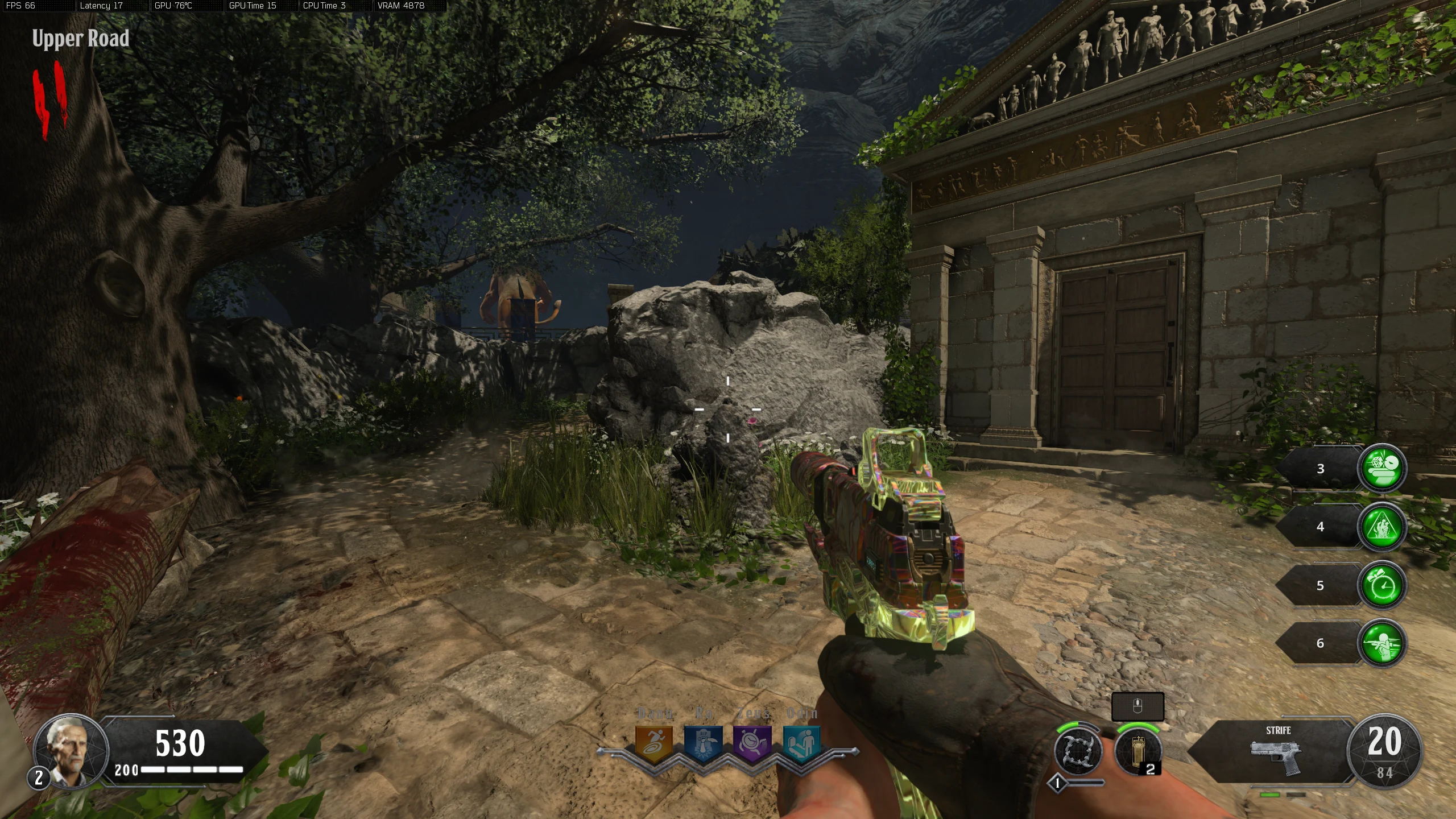Select the orange Danu running-figure perk
This screenshot has width=1456, height=819.
click(x=653, y=742)
